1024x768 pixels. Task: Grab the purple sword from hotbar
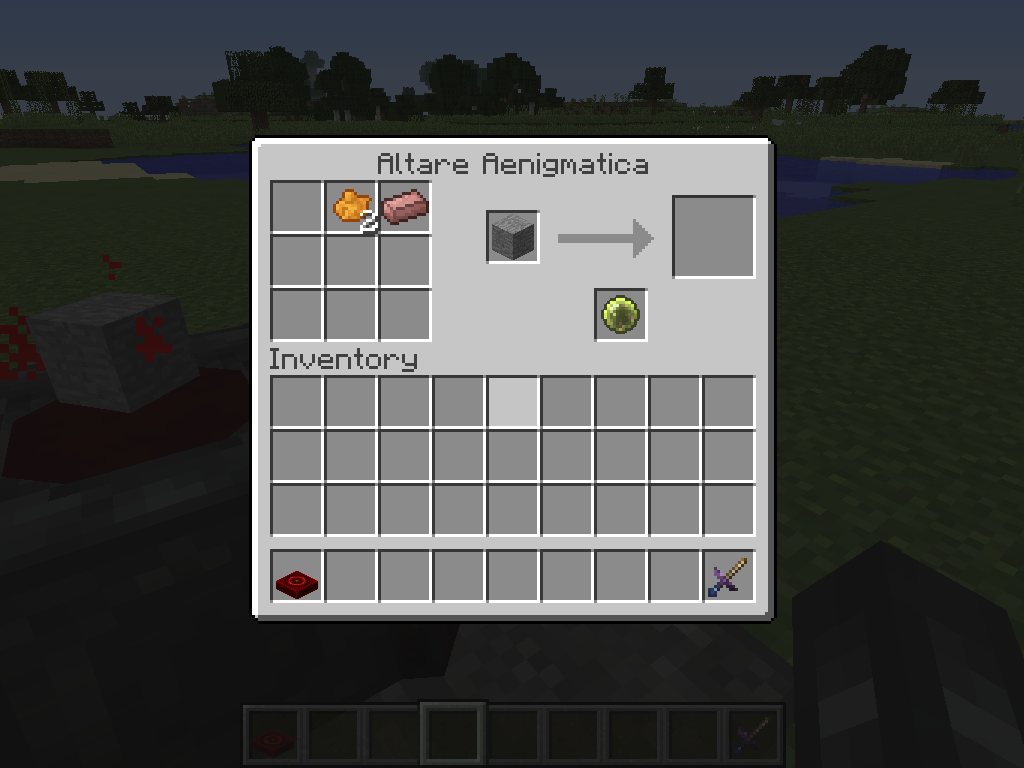[x=729, y=578]
